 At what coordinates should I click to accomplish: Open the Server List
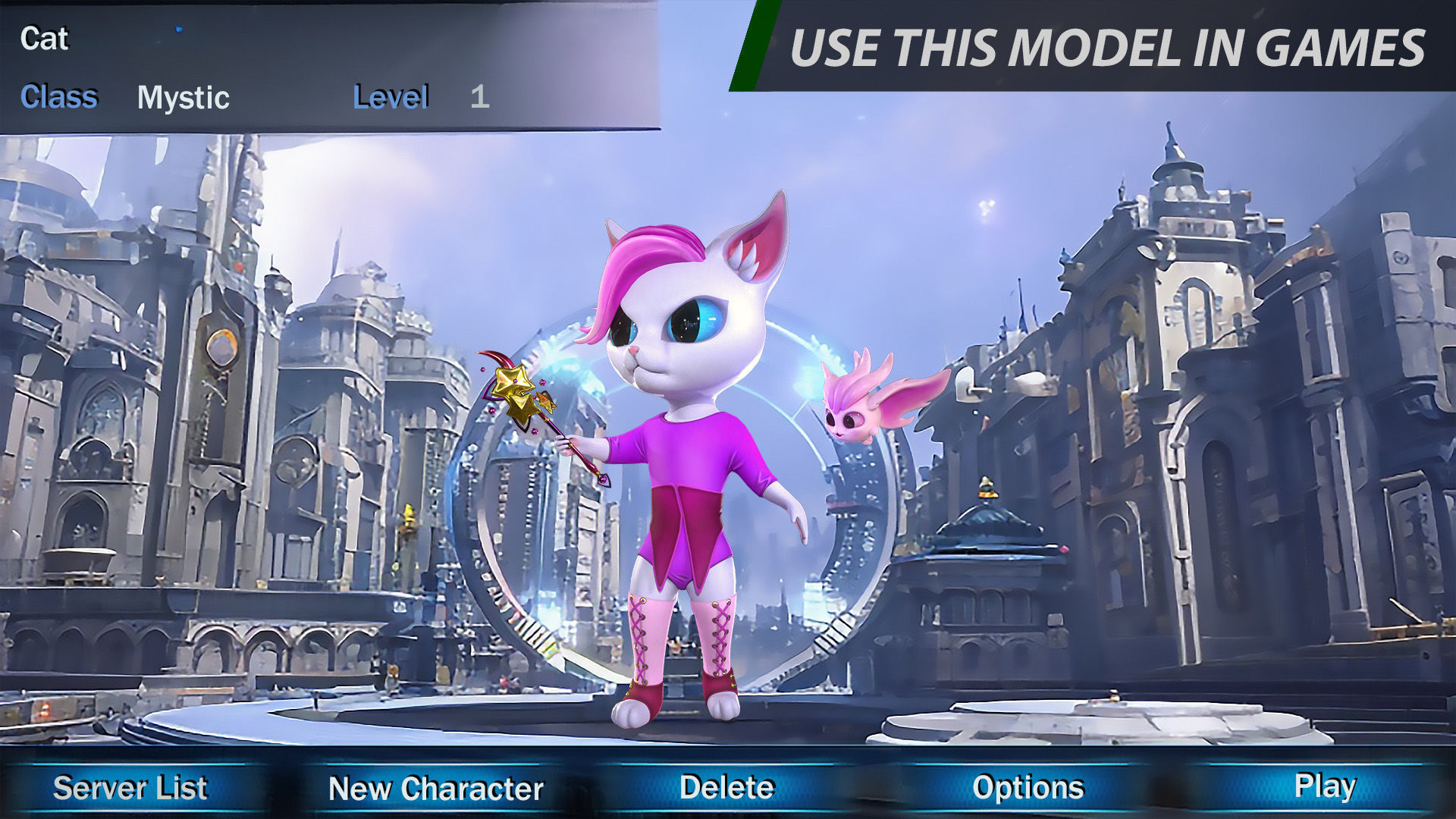130,788
